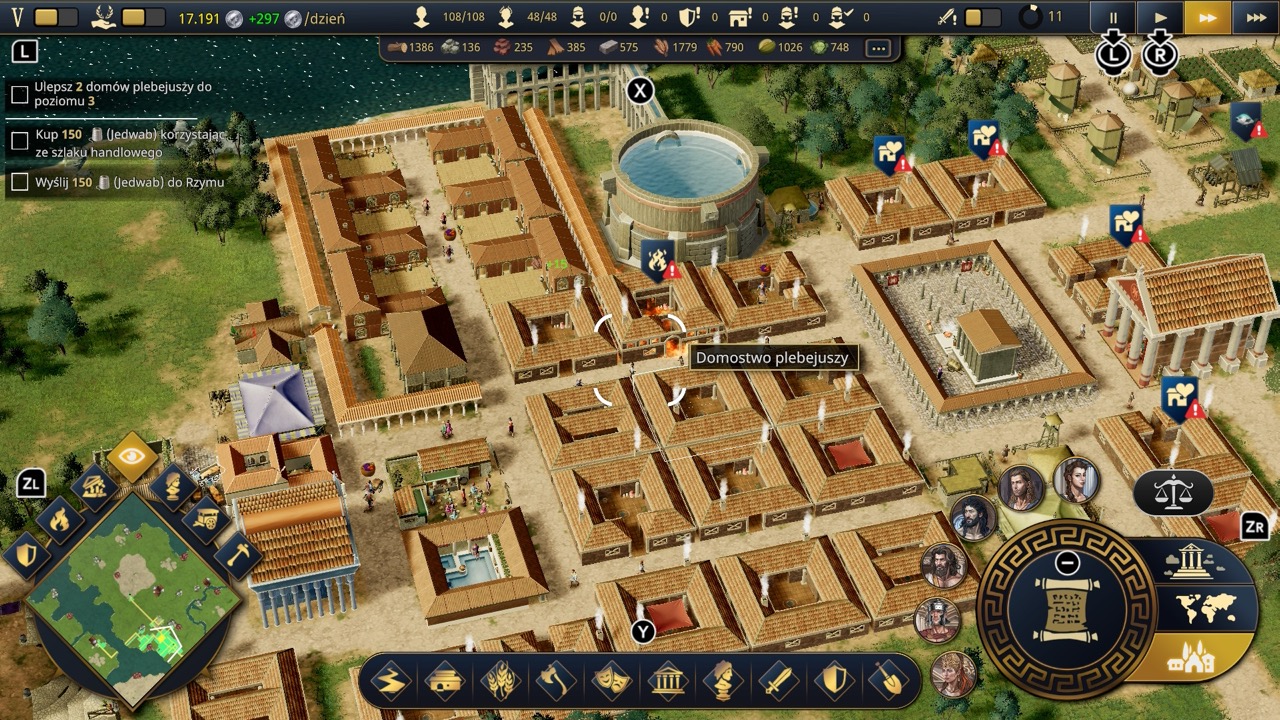Pause the game speed

coord(1112,17)
